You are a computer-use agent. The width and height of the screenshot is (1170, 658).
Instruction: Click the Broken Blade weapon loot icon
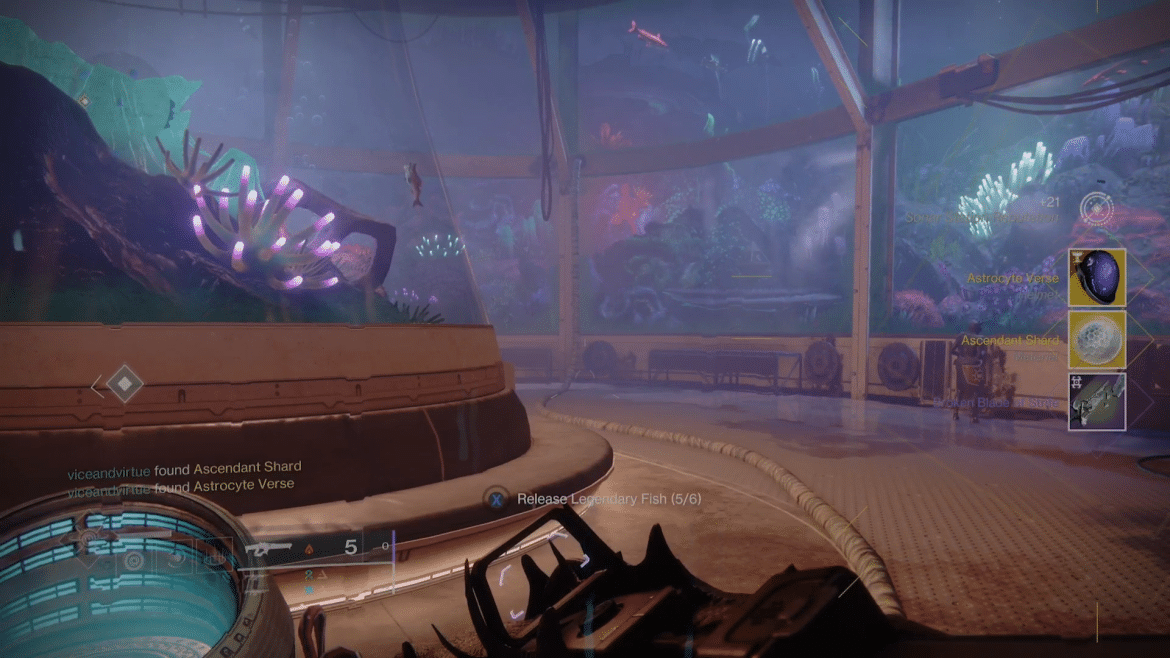[1097, 401]
